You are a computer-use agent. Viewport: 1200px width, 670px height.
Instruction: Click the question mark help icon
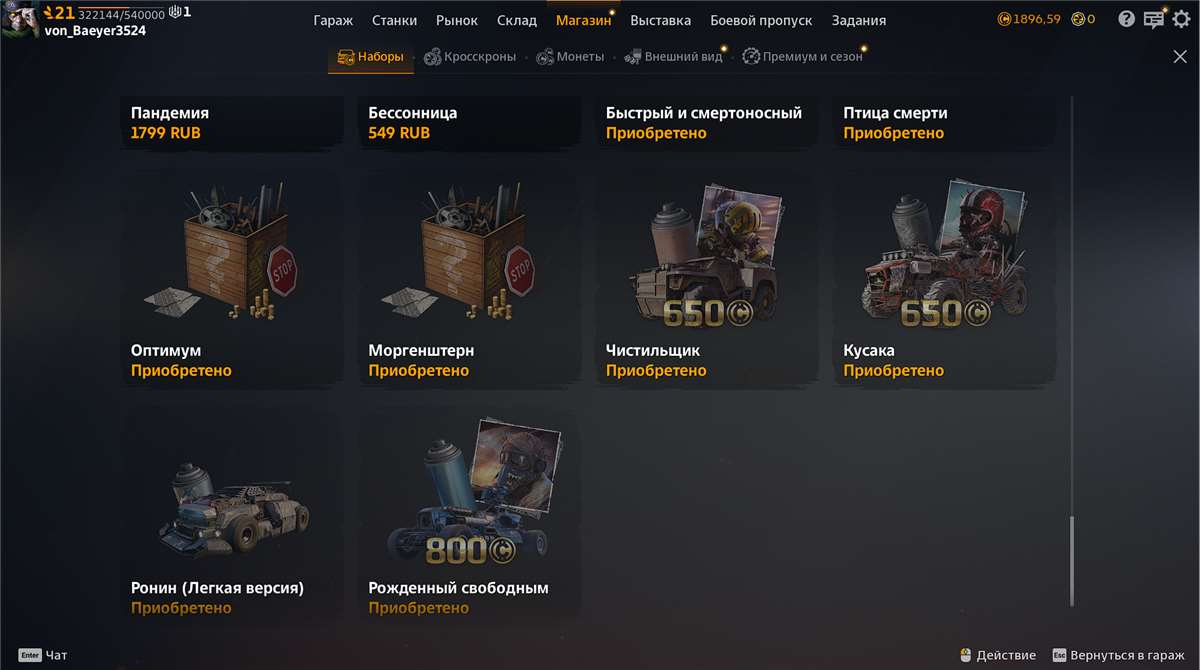(x=1127, y=19)
